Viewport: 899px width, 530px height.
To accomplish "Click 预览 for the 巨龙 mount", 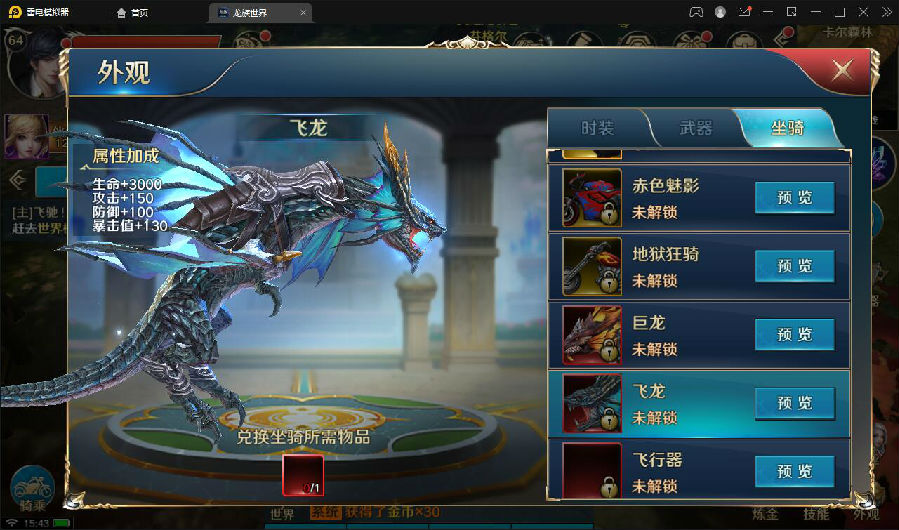I will tap(794, 335).
